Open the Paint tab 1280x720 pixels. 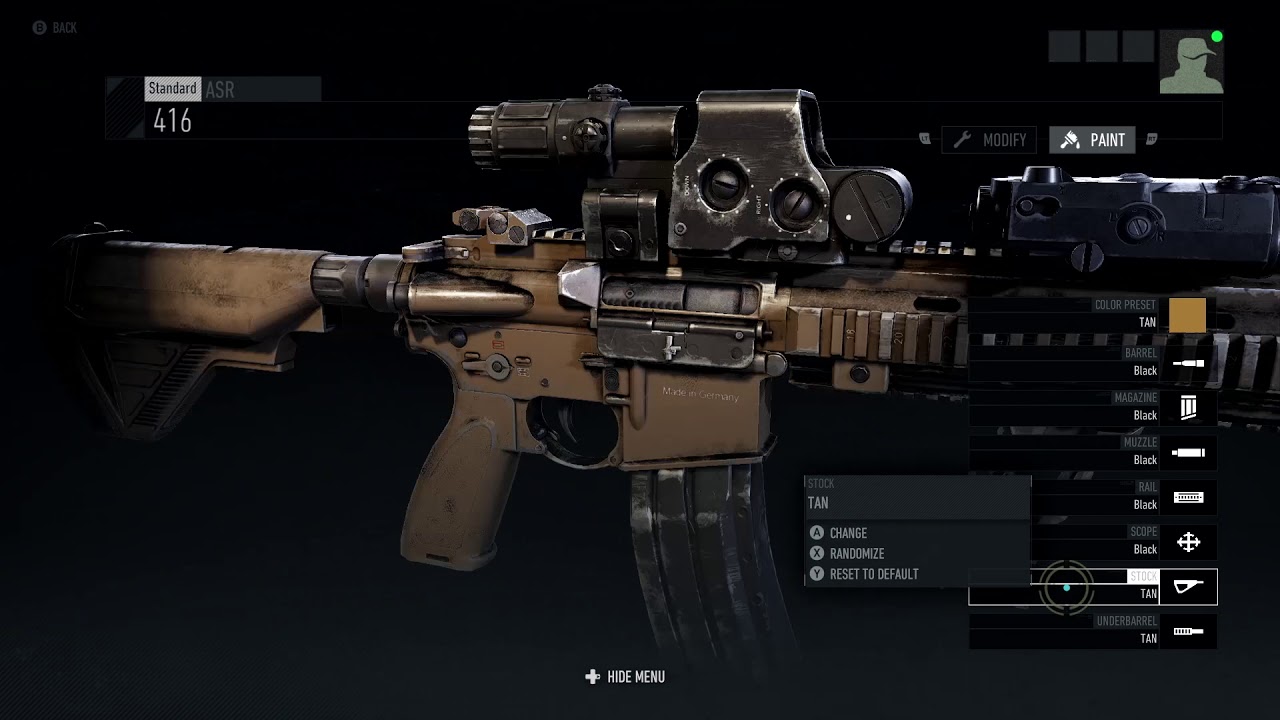coord(1091,140)
